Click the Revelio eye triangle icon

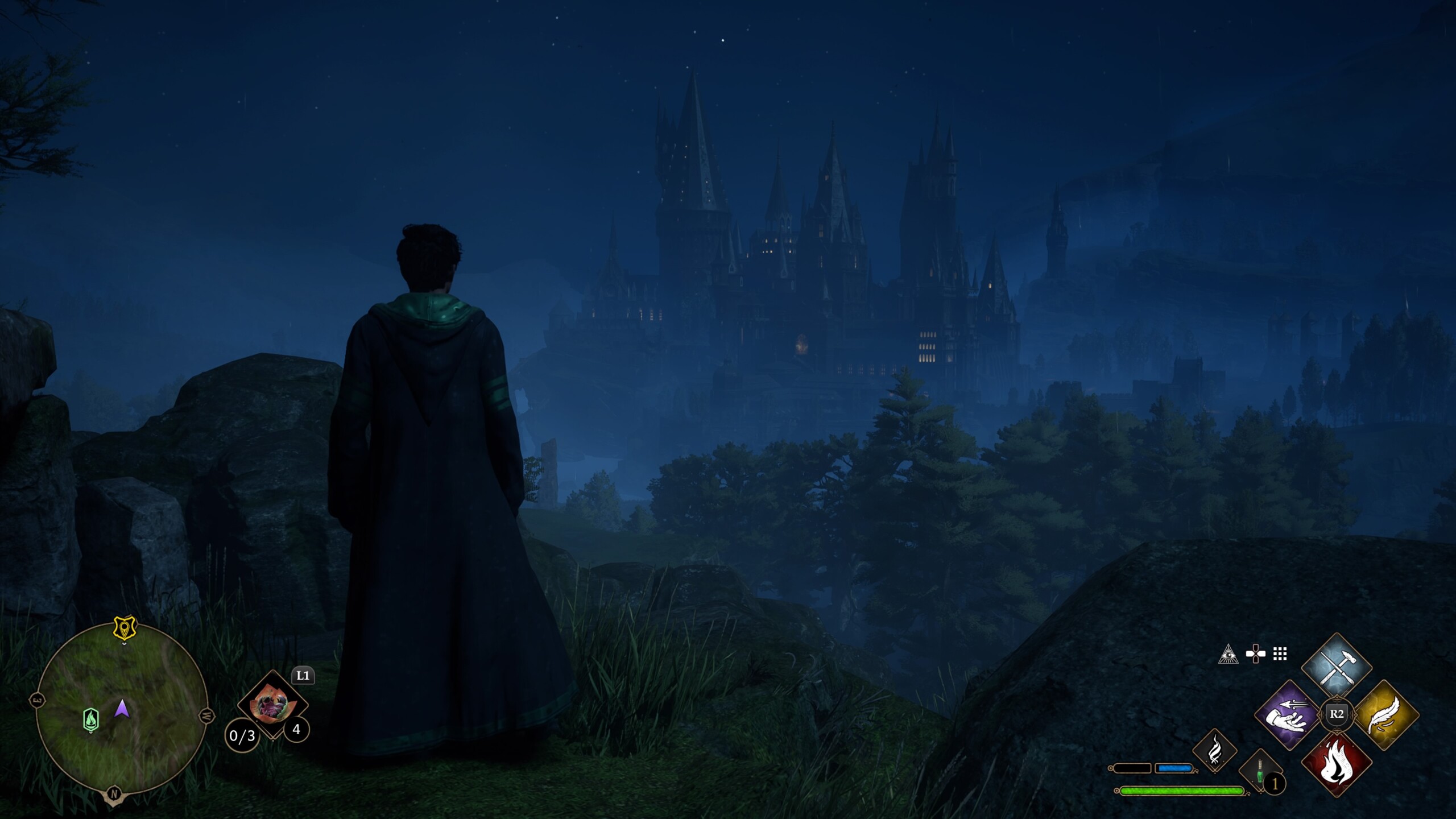click(x=1228, y=655)
